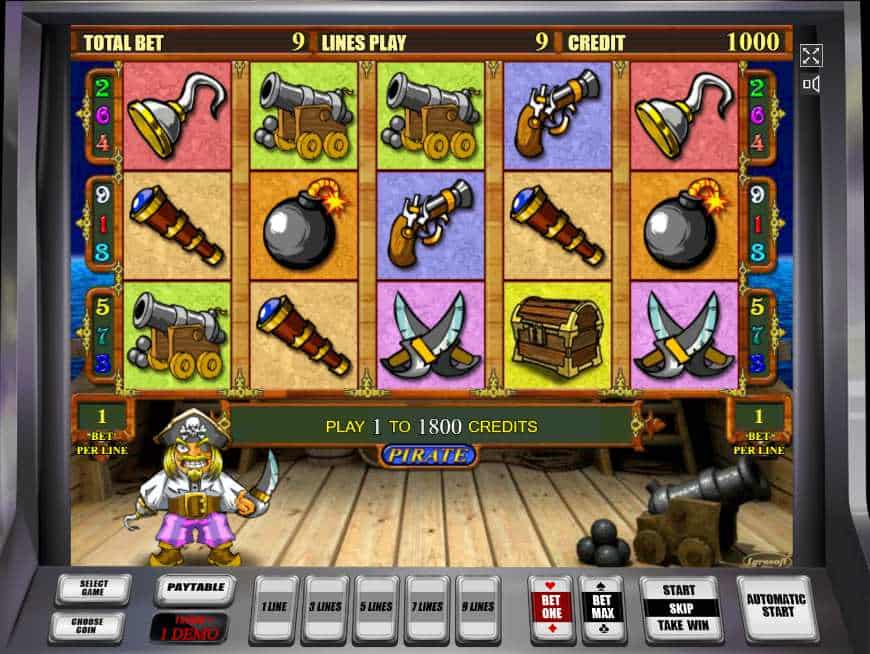Screen dimensions: 870x654
Task: Place the Bet Max wager
Action: [x=603, y=608]
